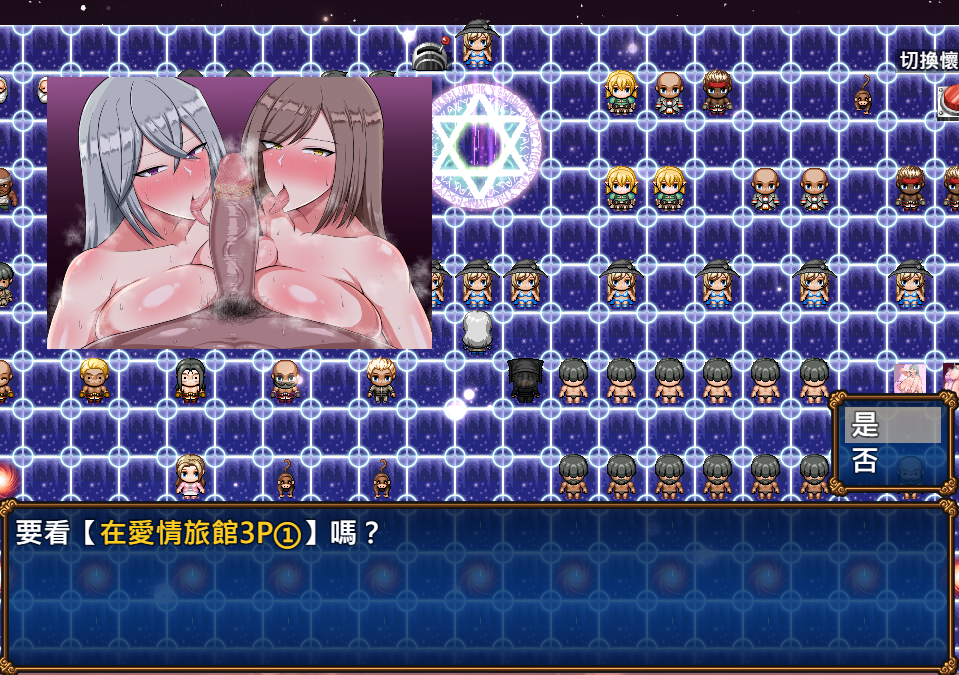Select 否 to decline the scene
959x675 pixels.
[x=891, y=461]
